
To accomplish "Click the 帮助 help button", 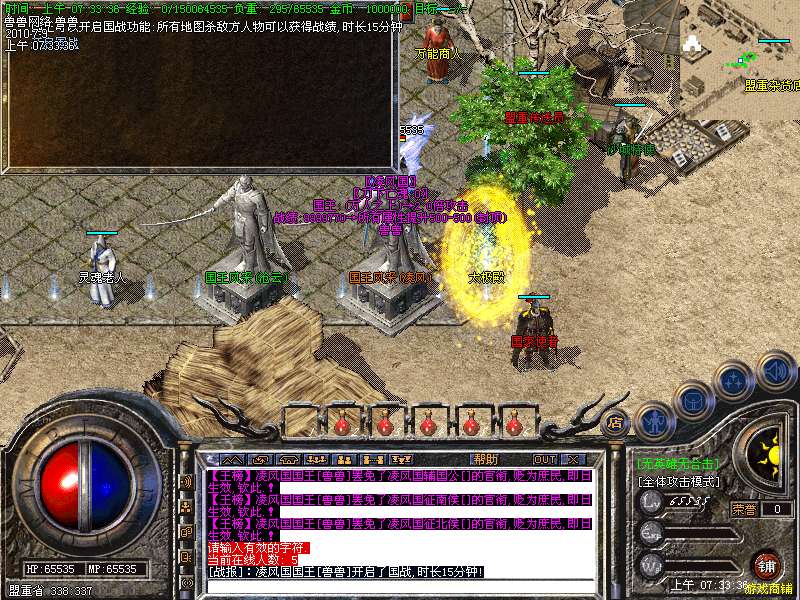I will click(x=485, y=459).
